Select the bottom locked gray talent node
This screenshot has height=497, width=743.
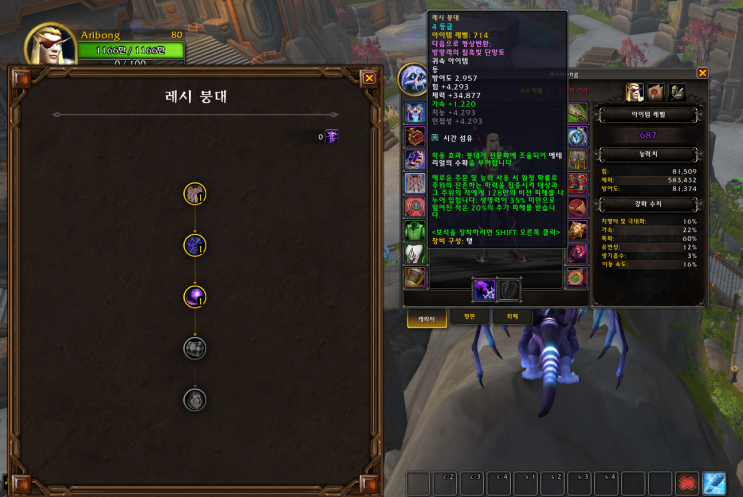195,400
